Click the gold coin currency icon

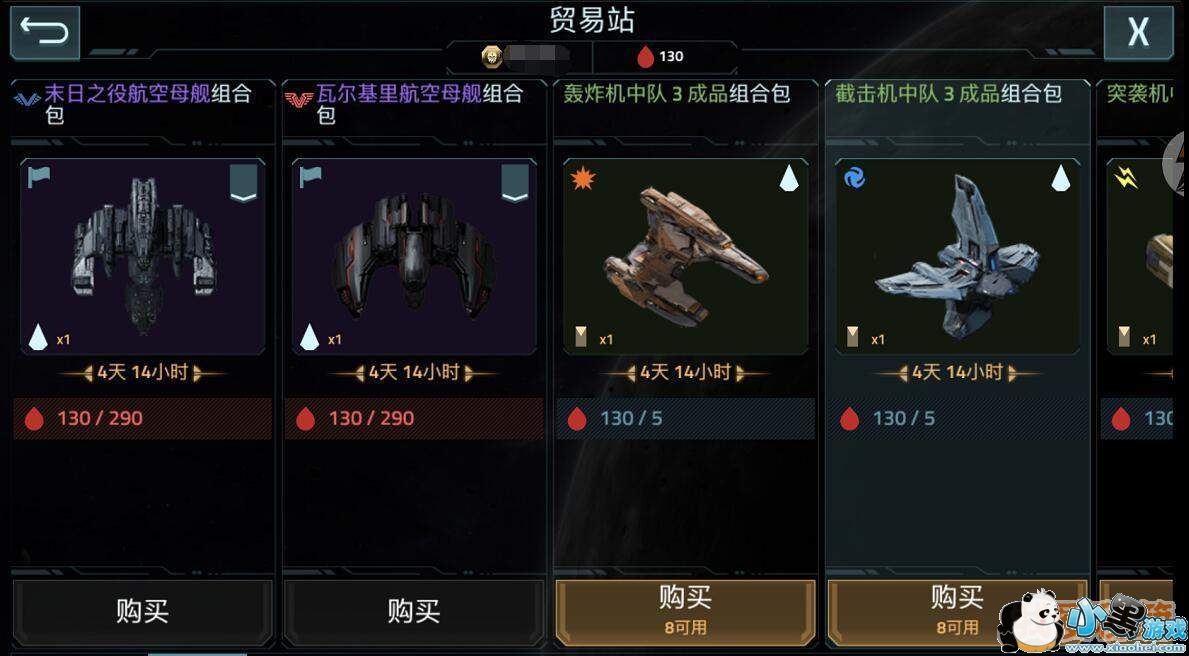[492, 56]
